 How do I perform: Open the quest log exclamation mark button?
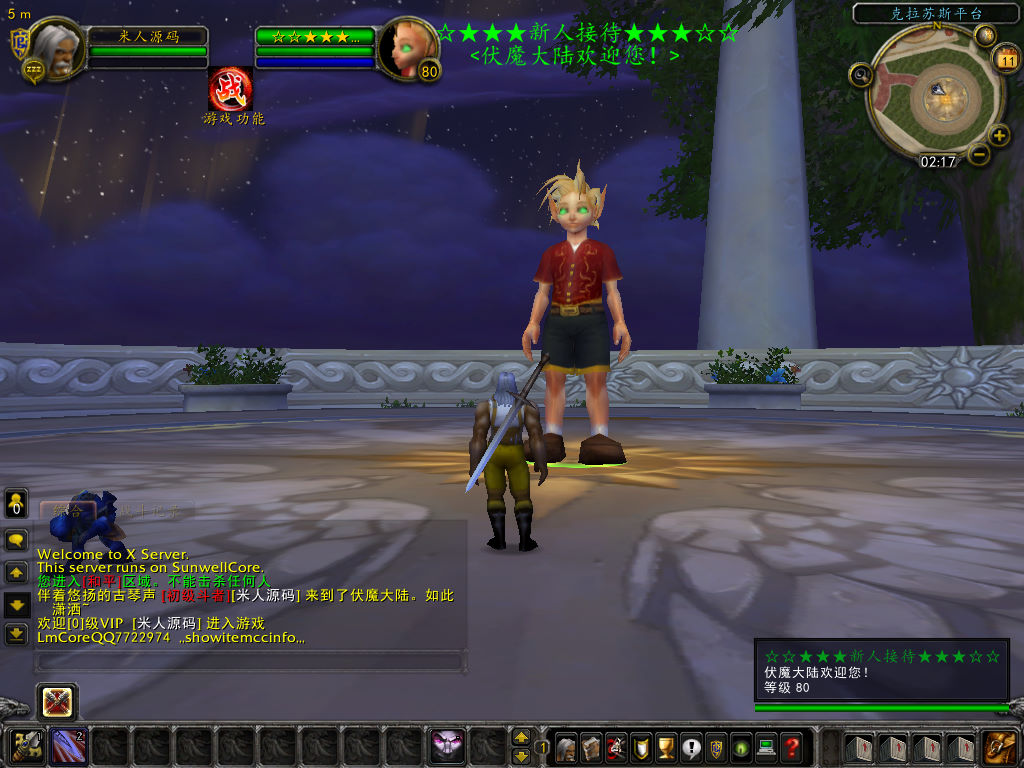[691, 746]
